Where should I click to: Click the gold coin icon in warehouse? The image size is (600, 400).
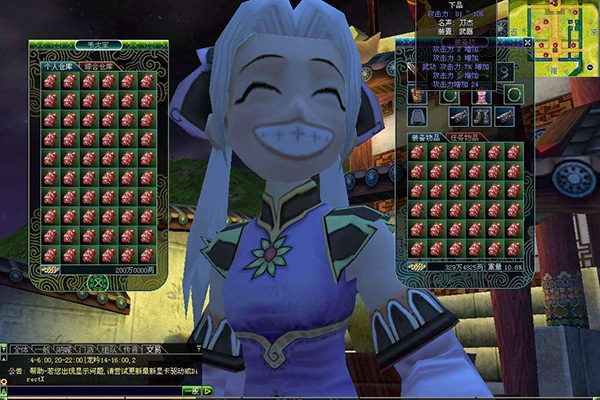pos(50,269)
